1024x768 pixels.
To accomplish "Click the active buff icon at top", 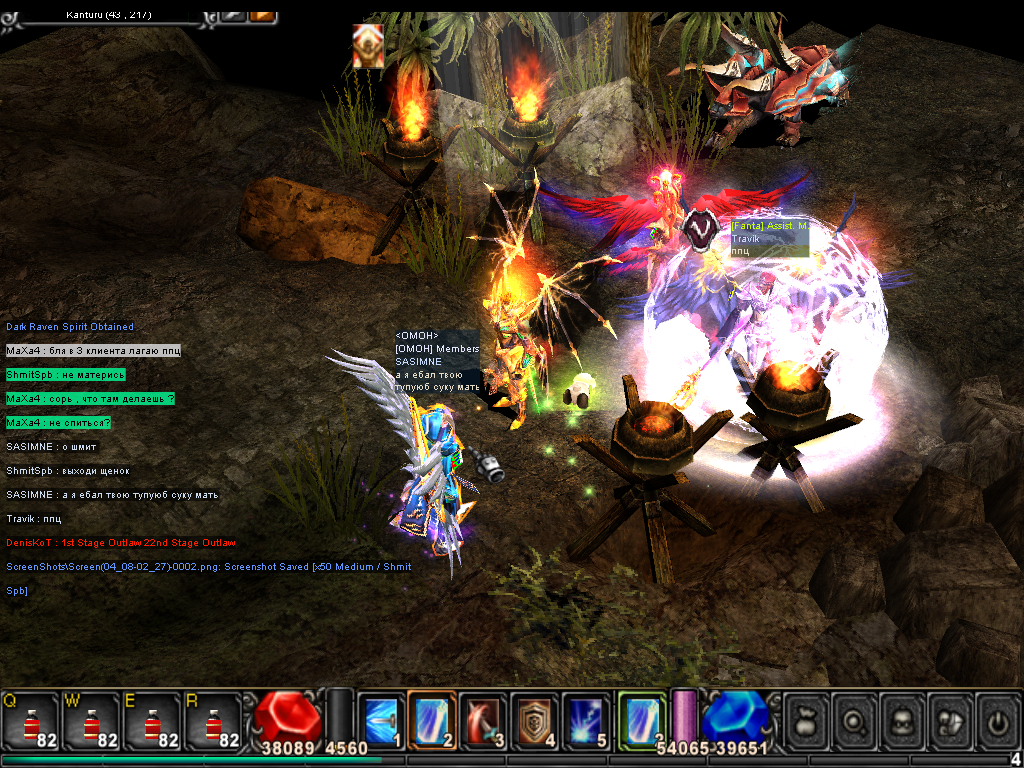I will [368, 47].
